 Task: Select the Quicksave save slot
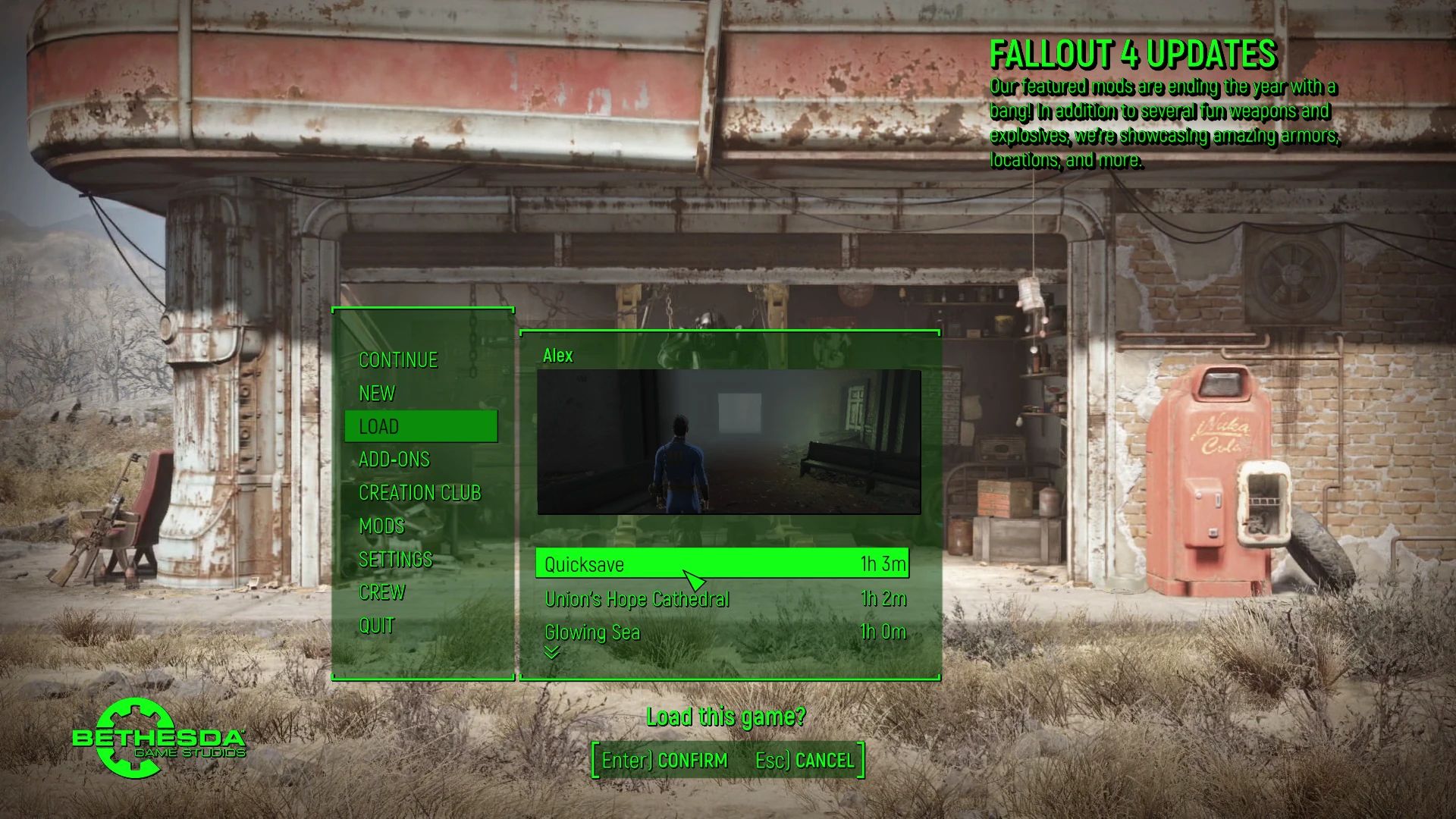[x=720, y=564]
